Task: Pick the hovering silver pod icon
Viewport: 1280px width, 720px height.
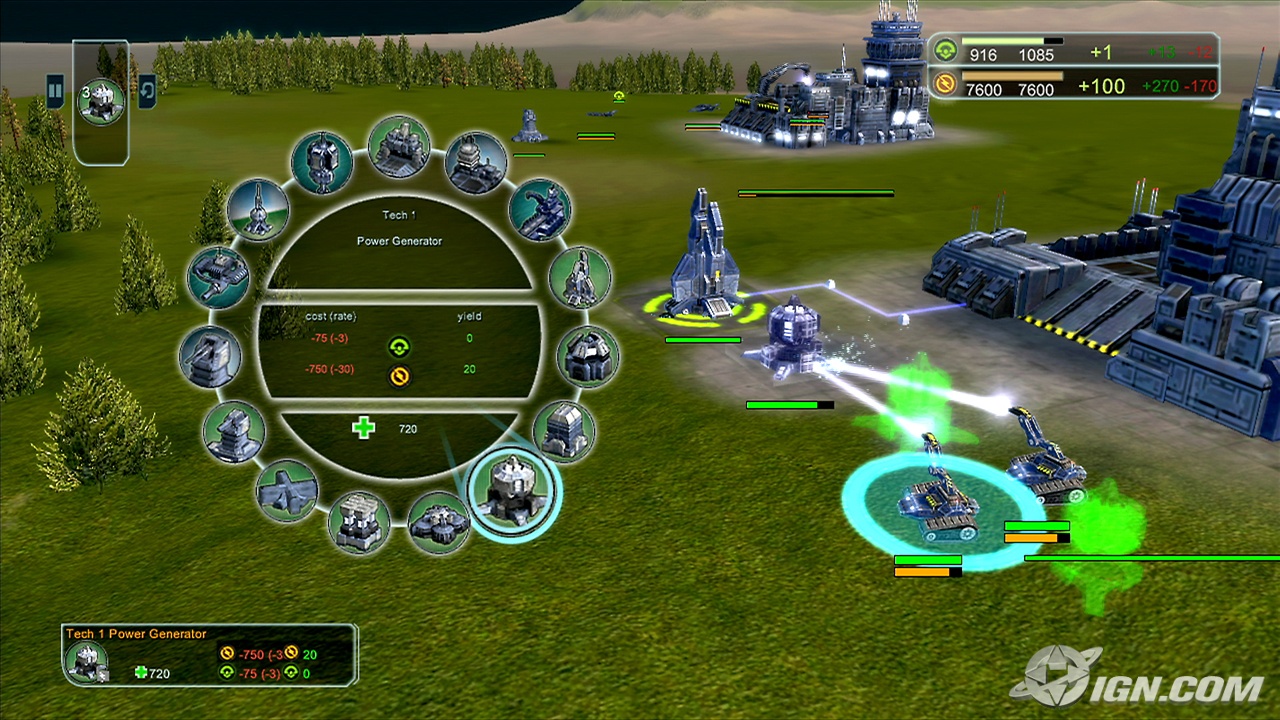Action: point(322,162)
